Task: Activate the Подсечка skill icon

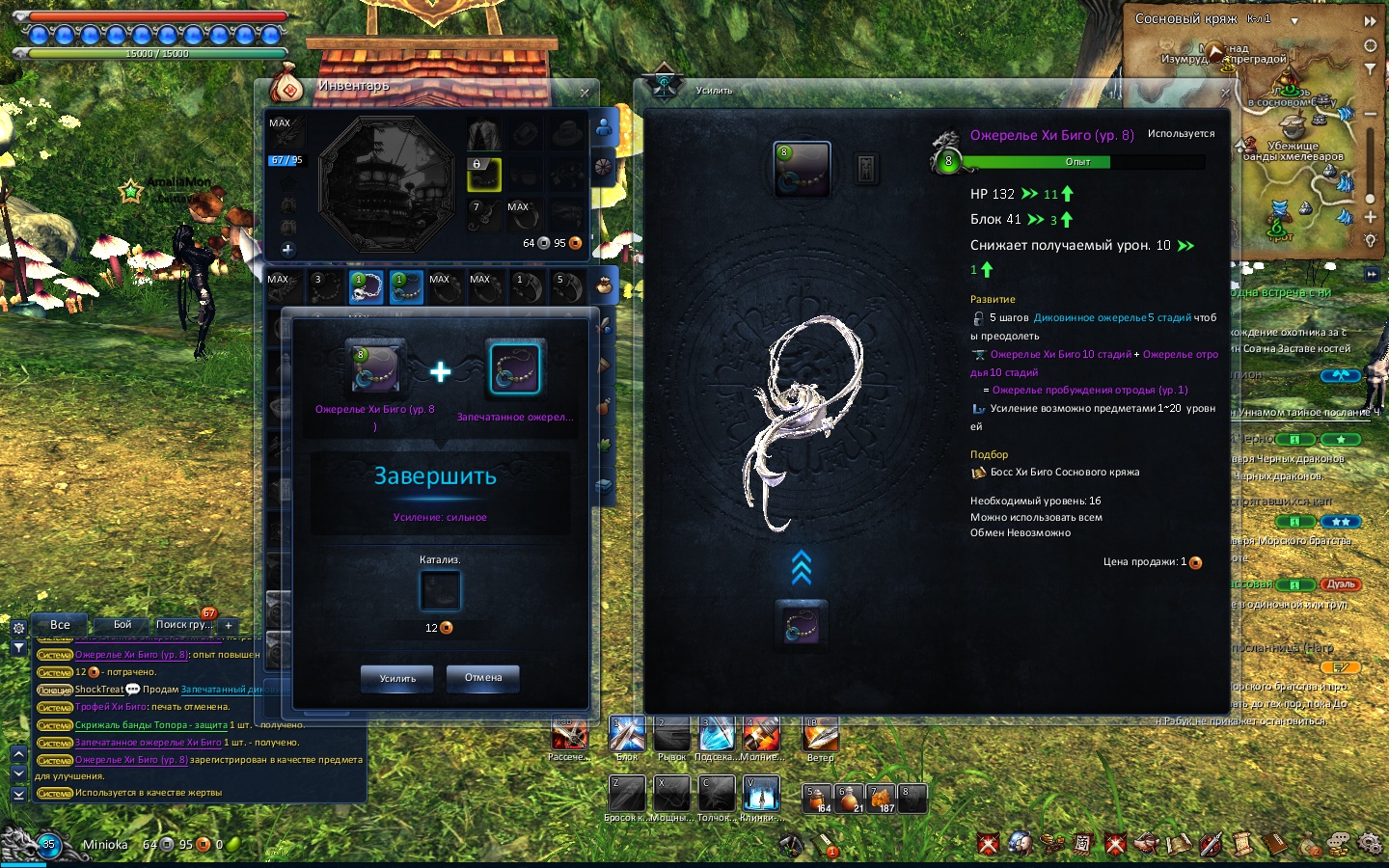Action: [x=717, y=735]
